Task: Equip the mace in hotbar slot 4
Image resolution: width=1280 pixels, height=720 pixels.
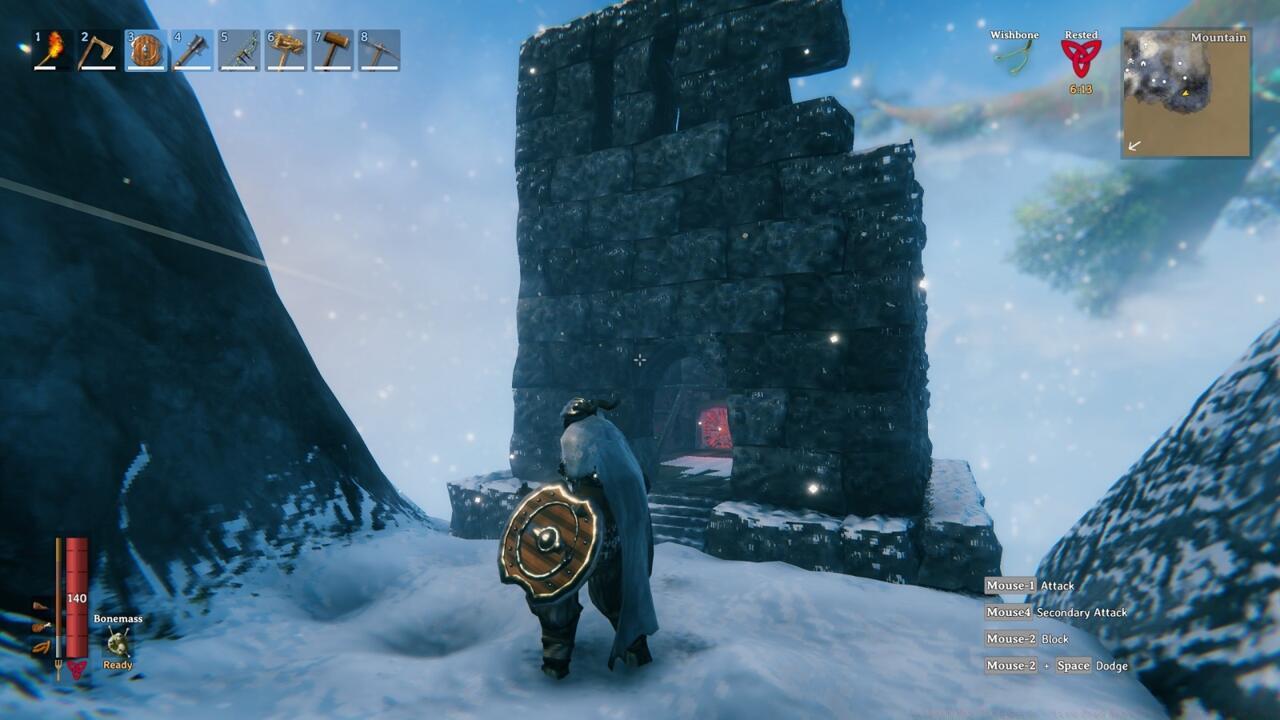Action: (192, 50)
